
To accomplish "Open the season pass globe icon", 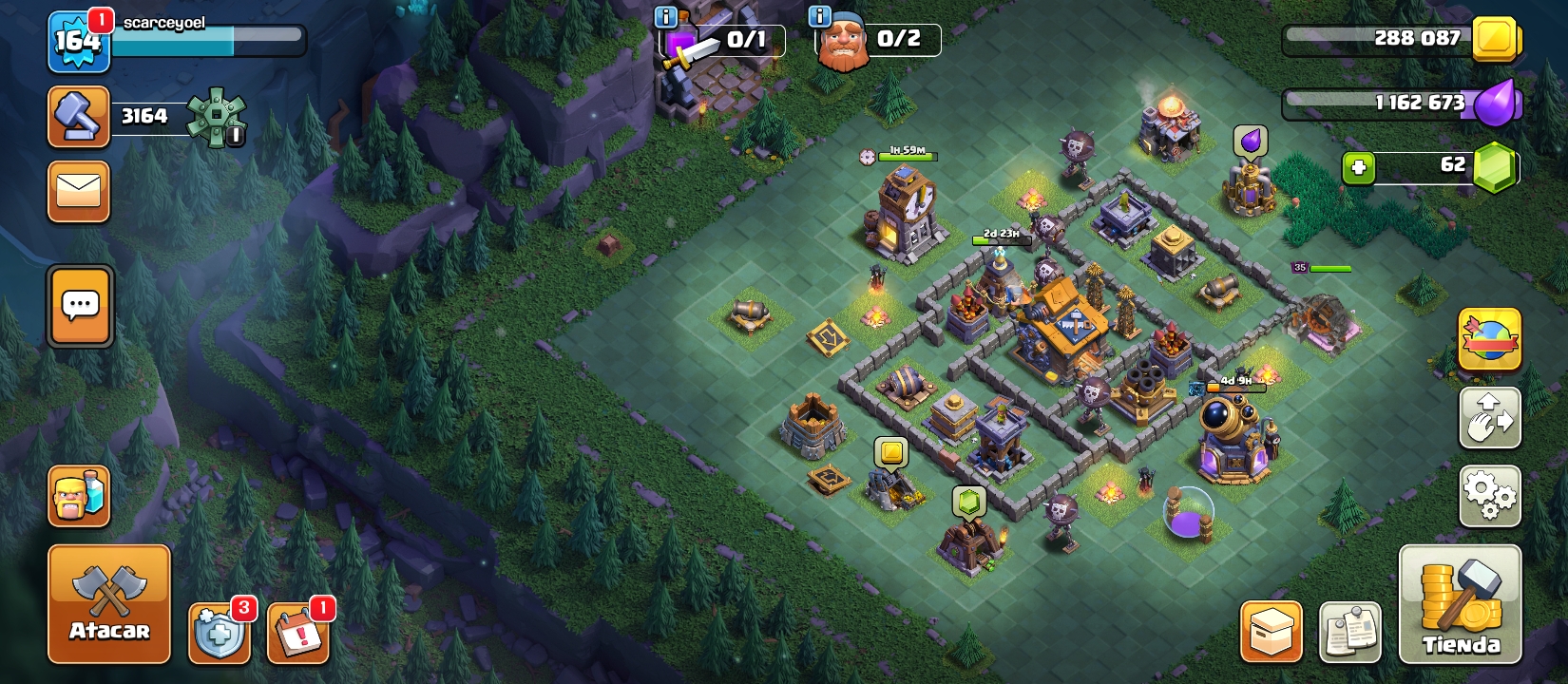I will click(1489, 341).
